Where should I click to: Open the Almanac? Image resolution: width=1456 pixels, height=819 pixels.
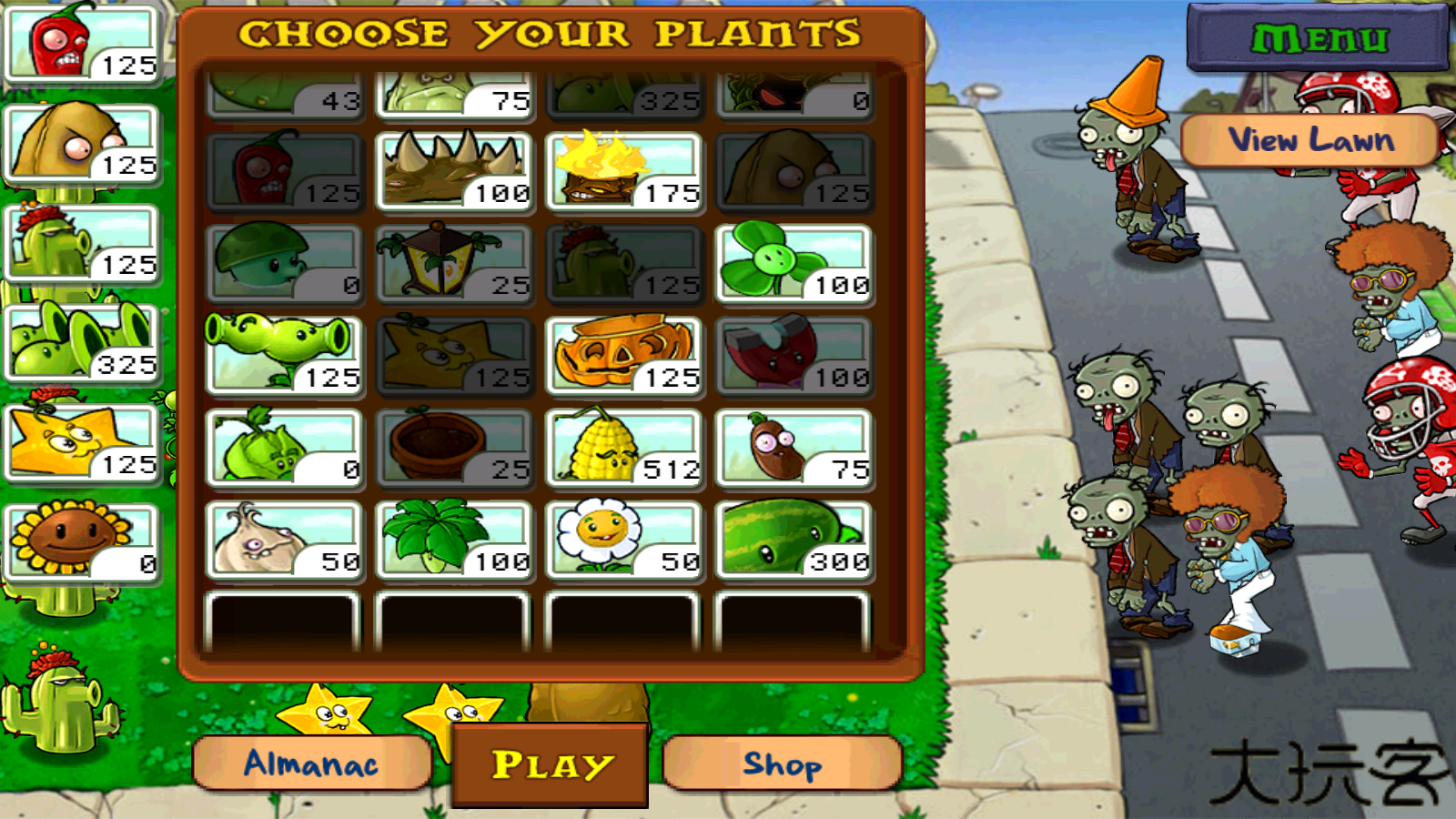pos(311,763)
